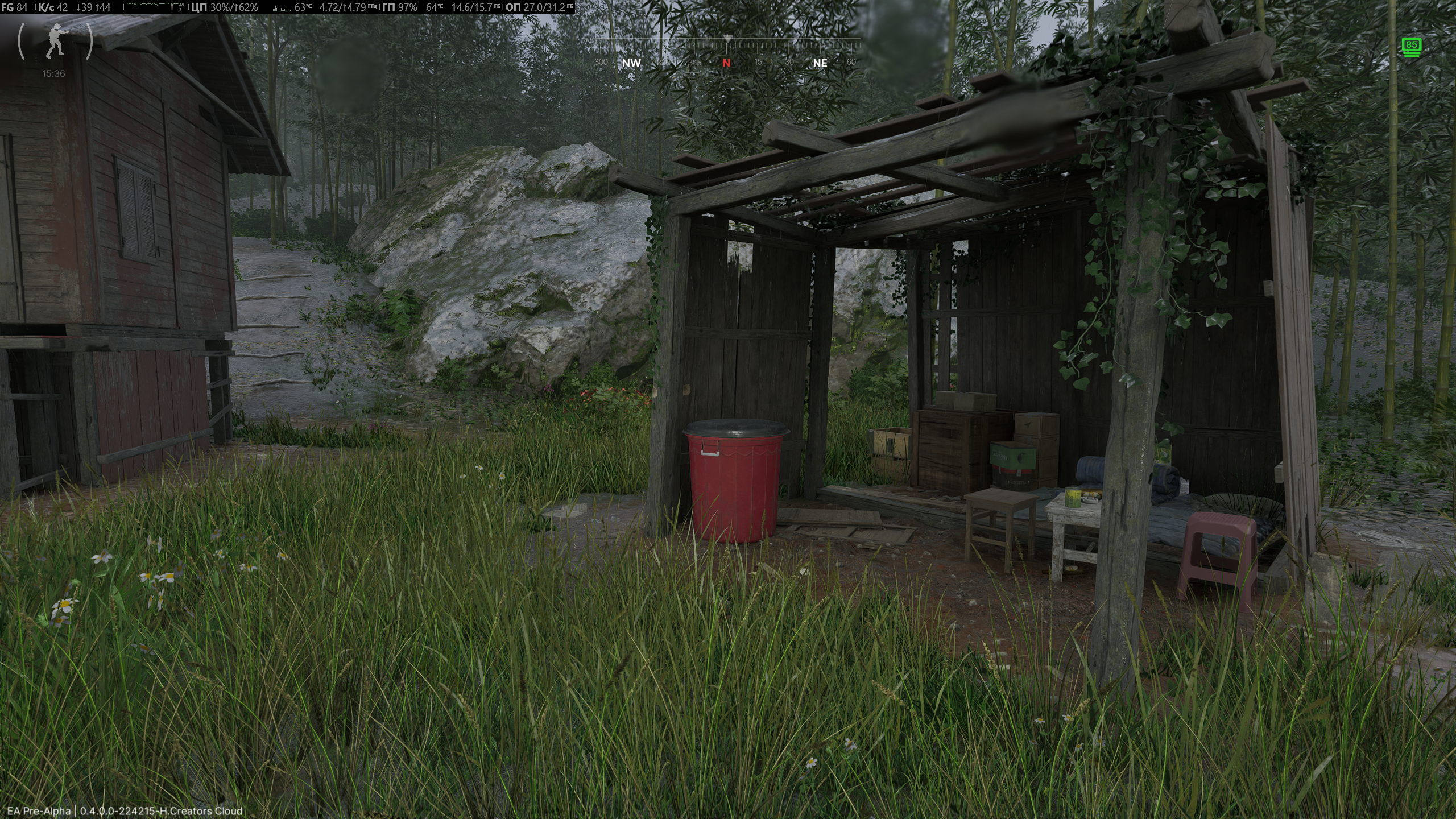
Task: Click the standing soldier stance icon
Action: pyautogui.click(x=55, y=41)
